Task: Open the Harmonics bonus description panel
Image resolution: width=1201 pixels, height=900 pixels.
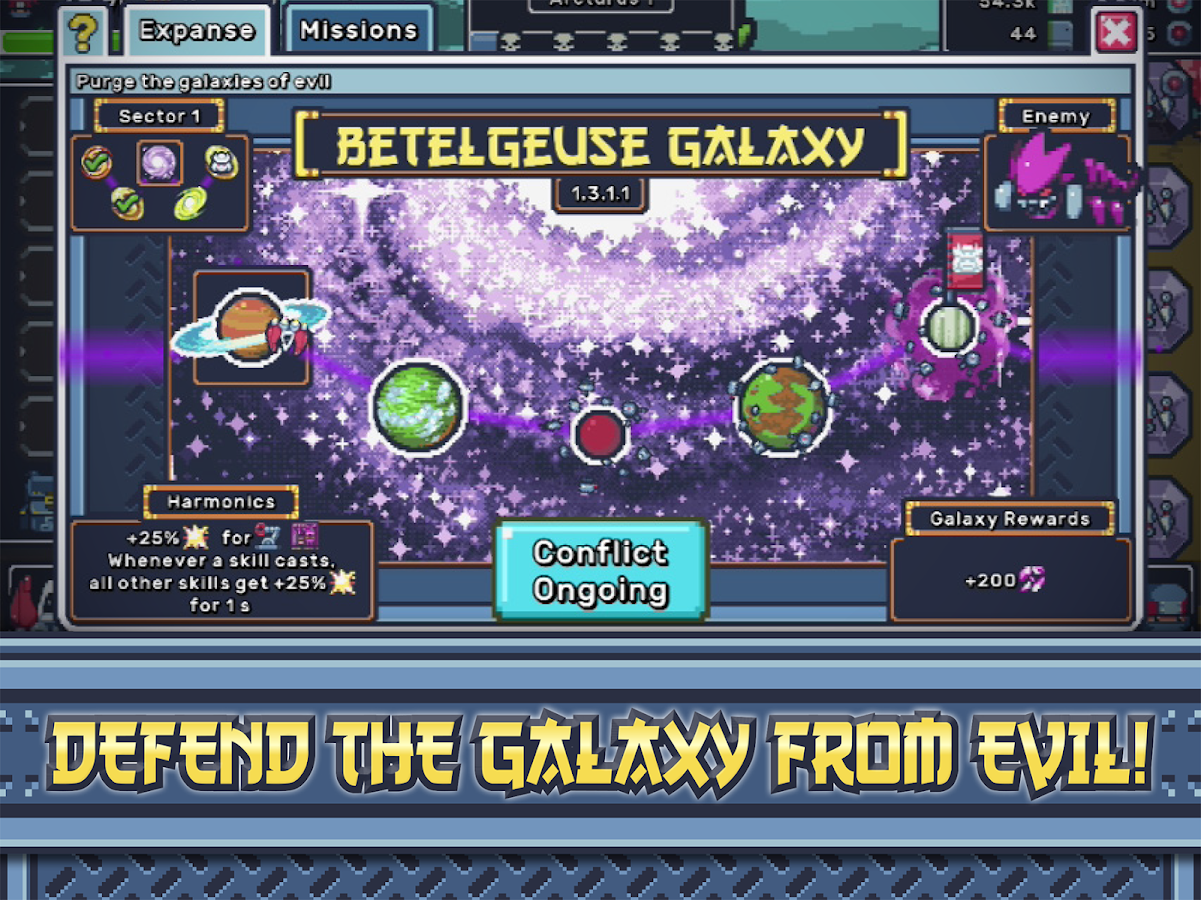Action: coord(222,570)
